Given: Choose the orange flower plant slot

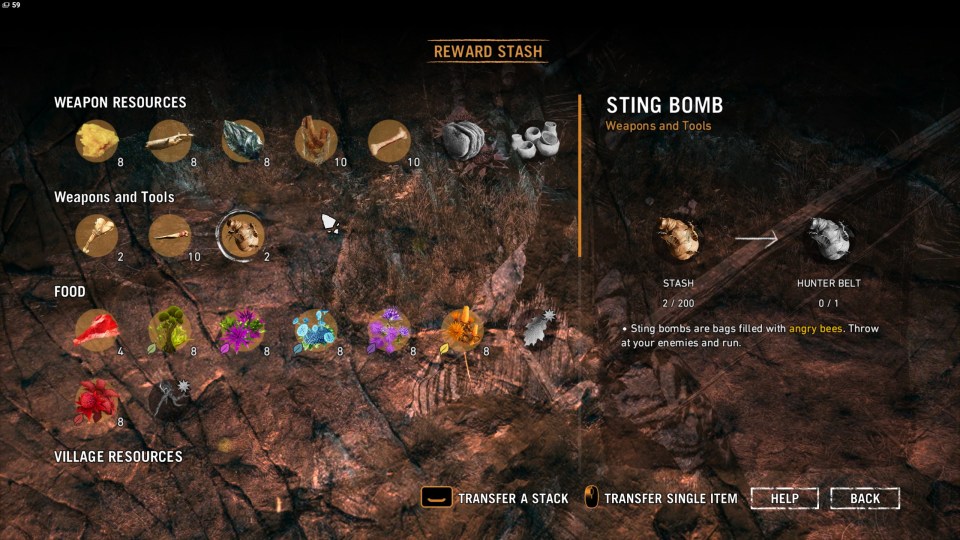Looking at the screenshot, I should (x=462, y=330).
